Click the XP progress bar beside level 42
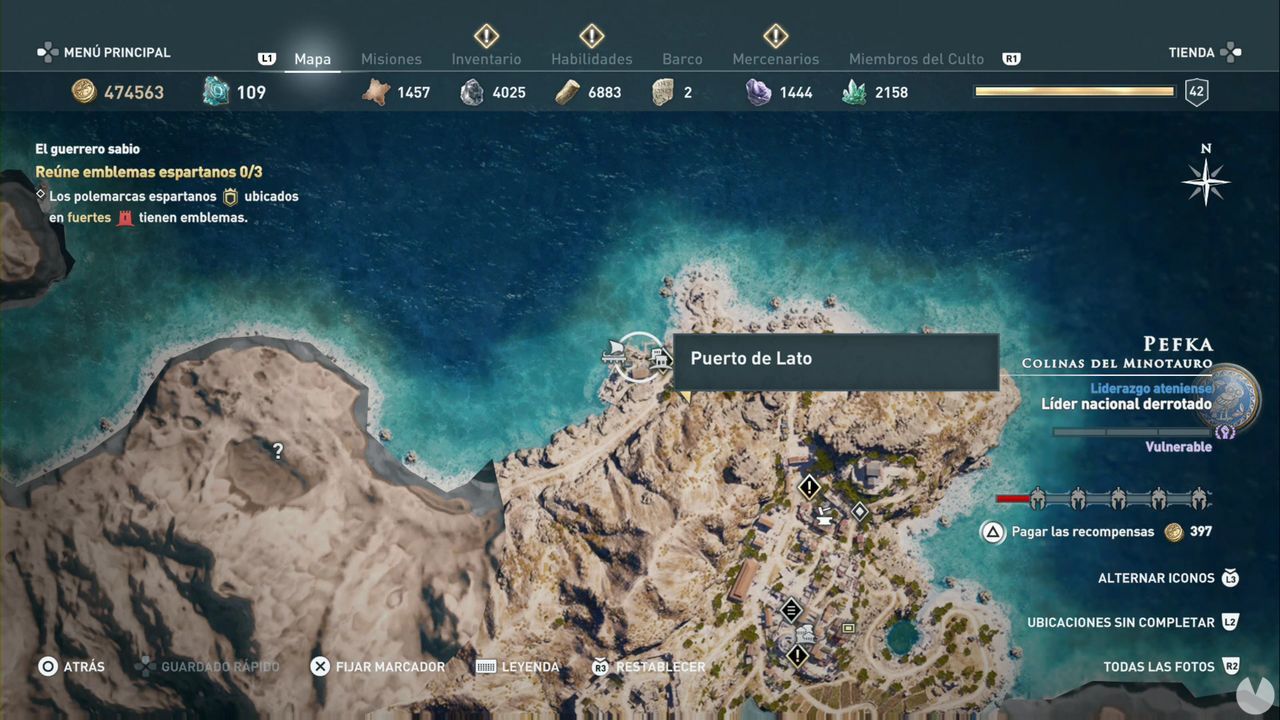The height and width of the screenshot is (720, 1280). pyautogui.click(x=1073, y=90)
